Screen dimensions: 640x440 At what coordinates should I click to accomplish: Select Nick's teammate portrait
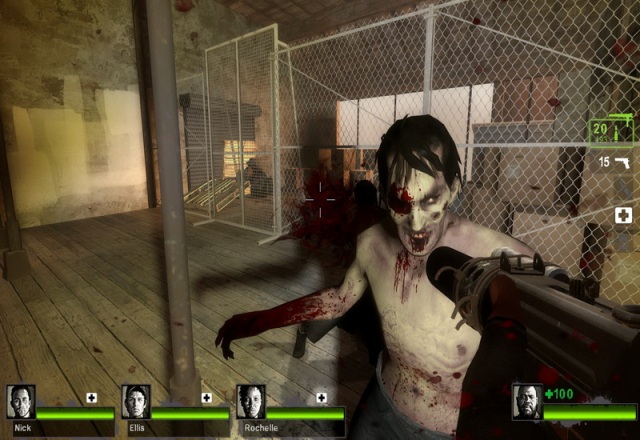point(21,402)
